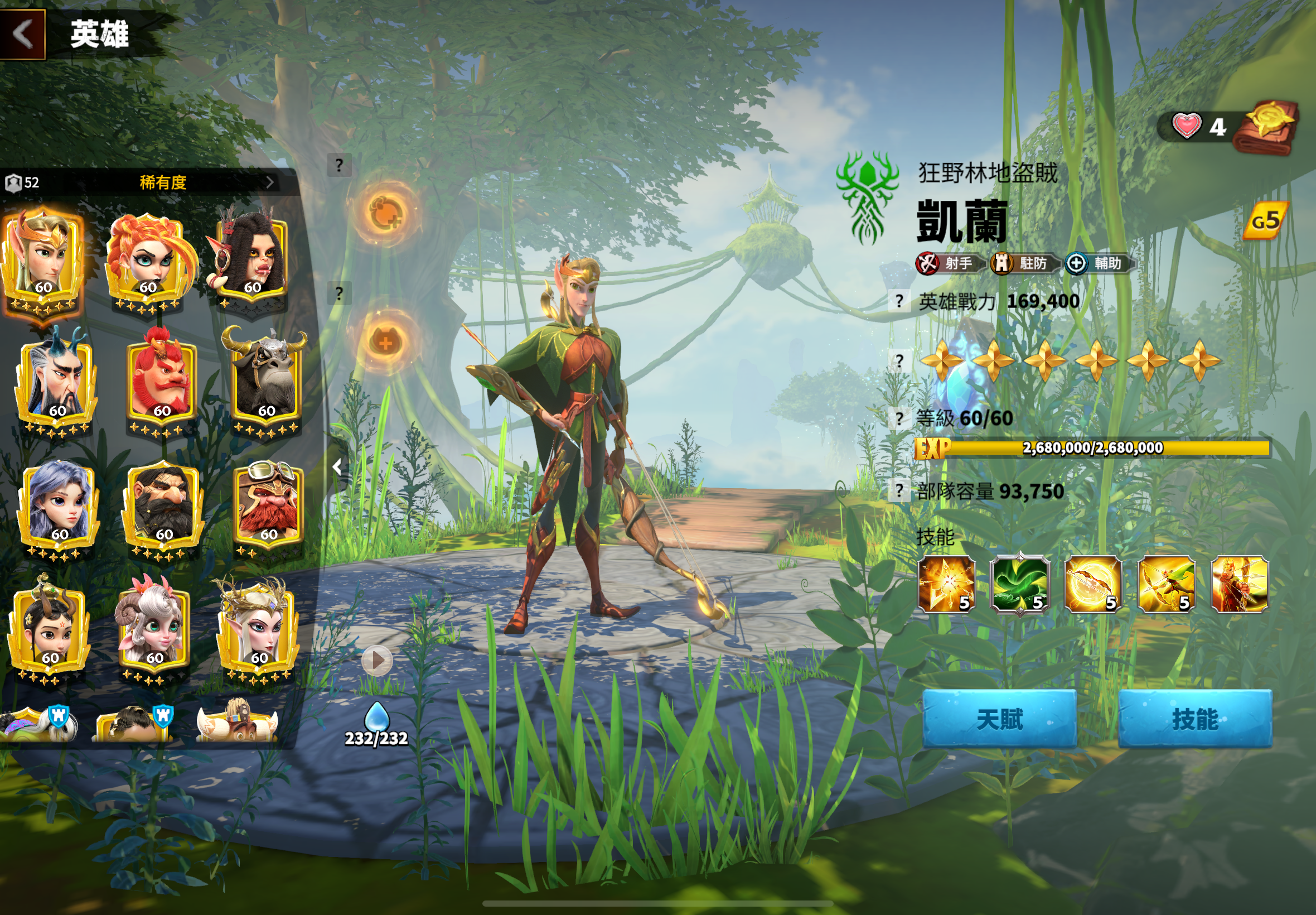Select the purple-haired girl hero portrait
The image size is (1316, 915).
pos(59,504)
